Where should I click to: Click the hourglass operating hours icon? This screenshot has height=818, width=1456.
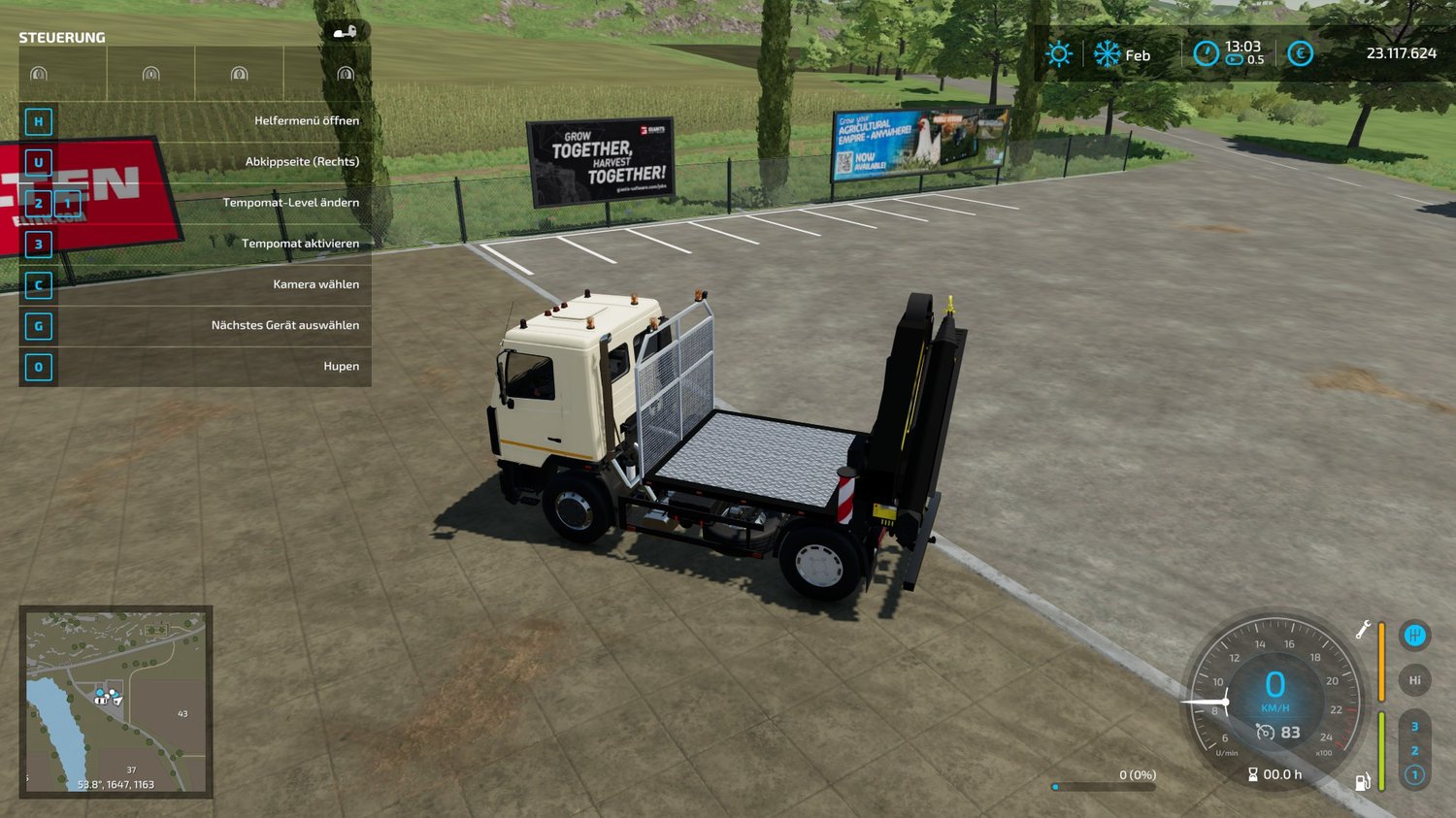tap(1253, 774)
